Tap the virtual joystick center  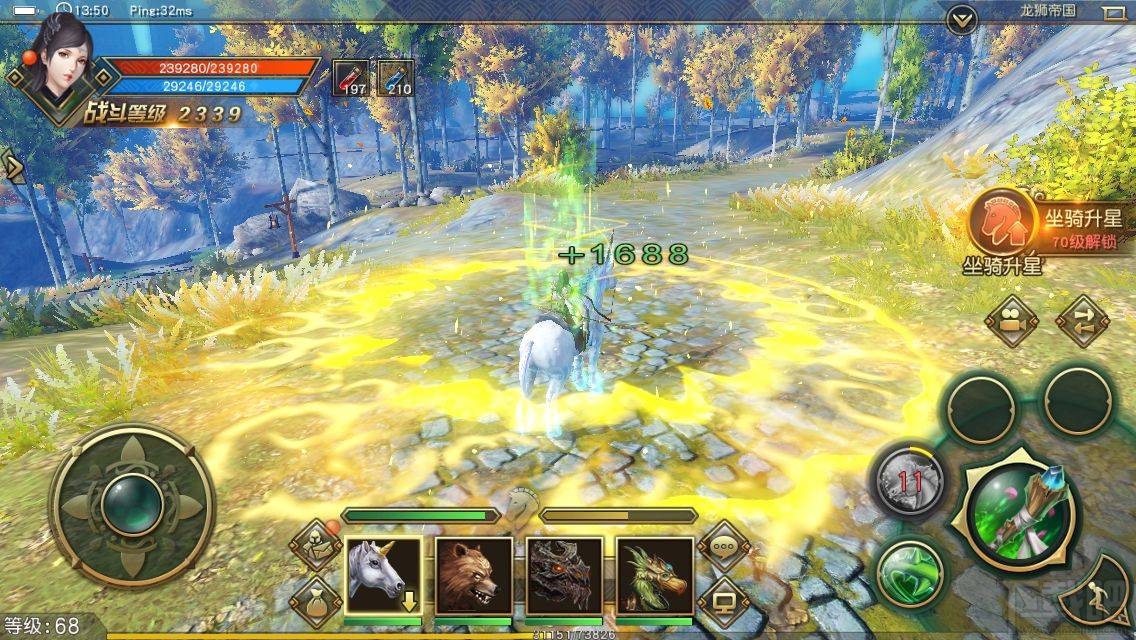[x=132, y=503]
